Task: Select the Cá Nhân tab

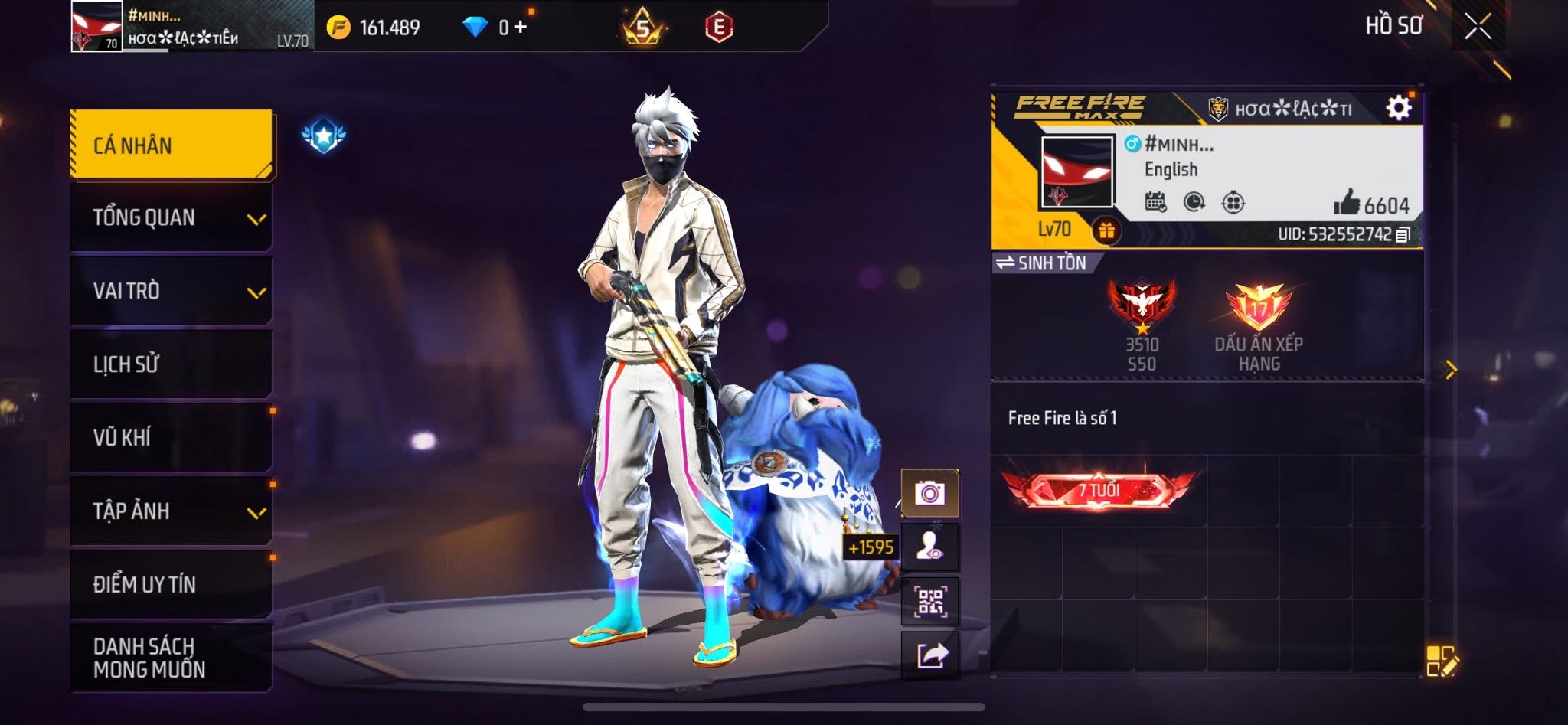Action: coord(171,145)
